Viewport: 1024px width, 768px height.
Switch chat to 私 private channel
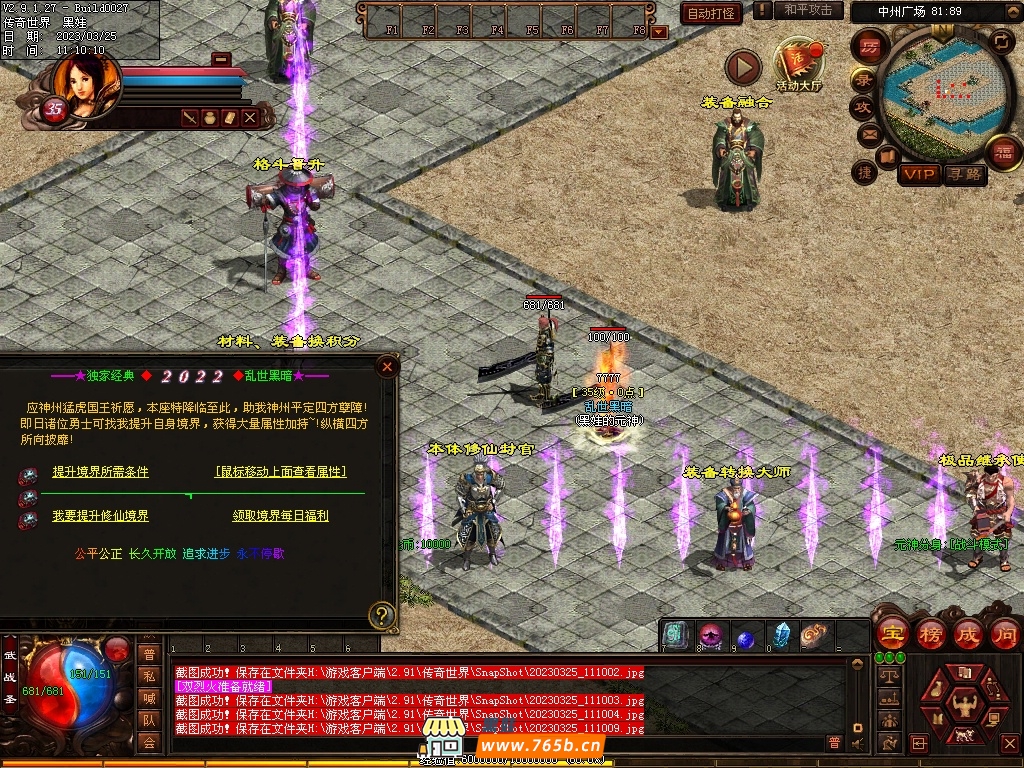[x=149, y=676]
